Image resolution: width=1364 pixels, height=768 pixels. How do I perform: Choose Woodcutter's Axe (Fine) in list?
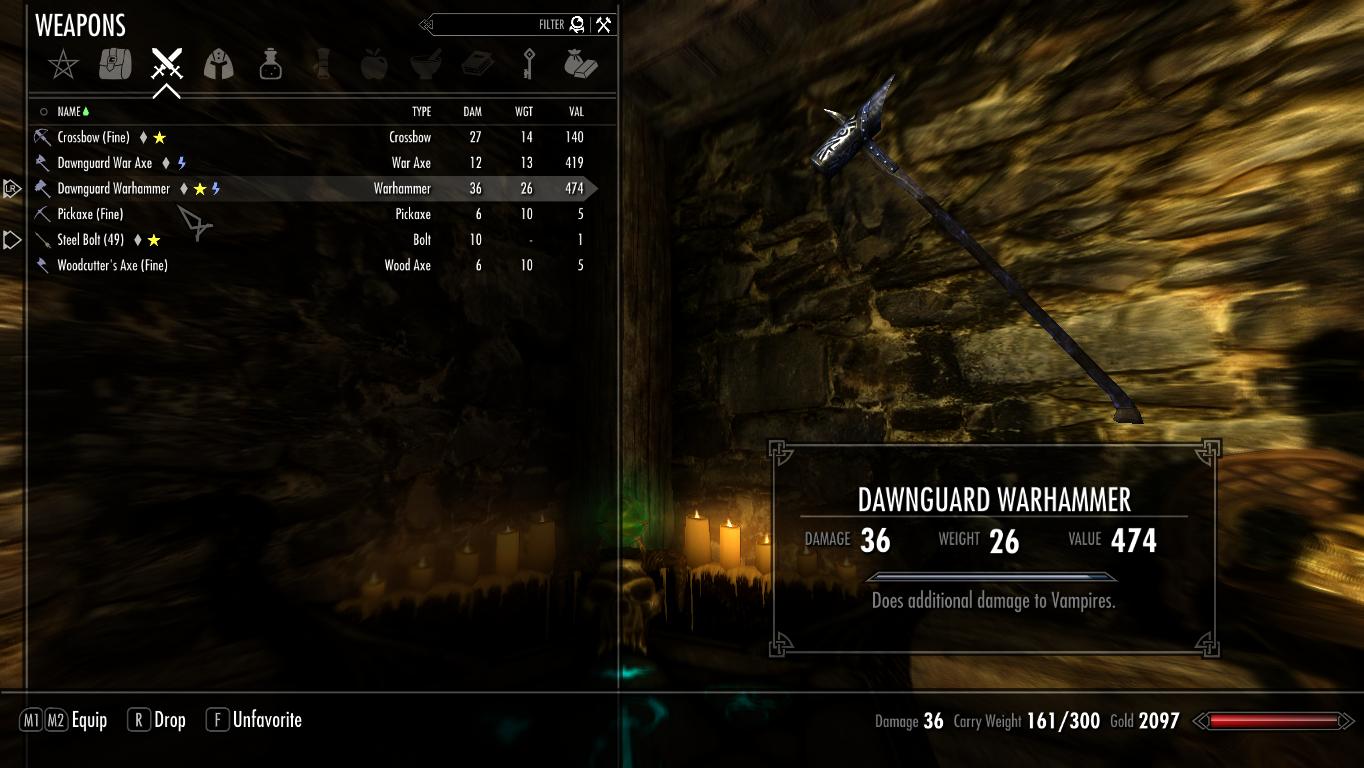point(112,266)
